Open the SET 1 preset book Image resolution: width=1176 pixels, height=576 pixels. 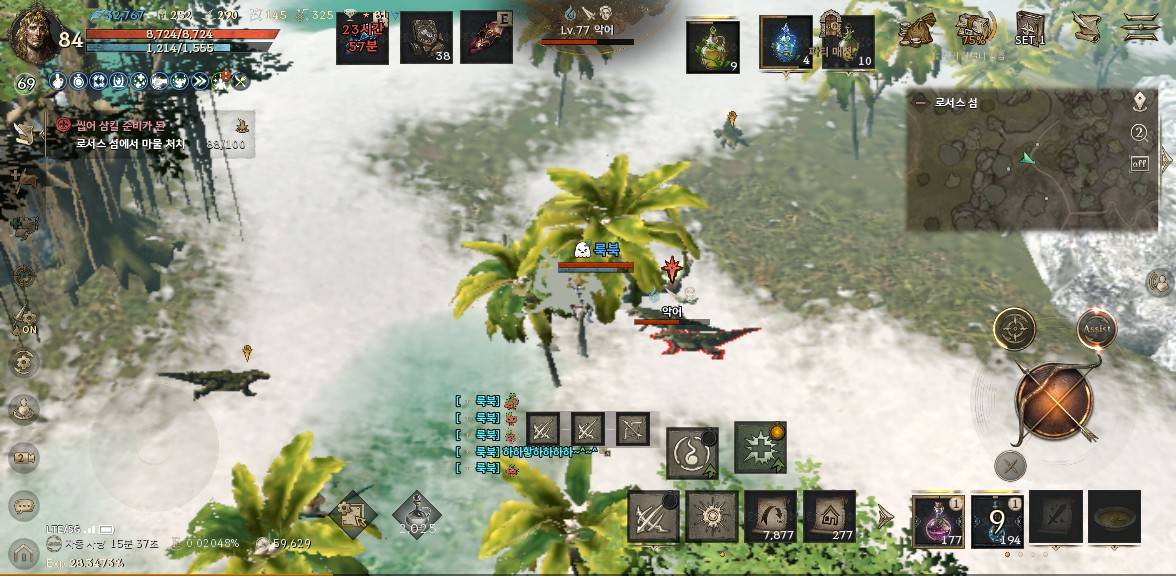click(1030, 28)
